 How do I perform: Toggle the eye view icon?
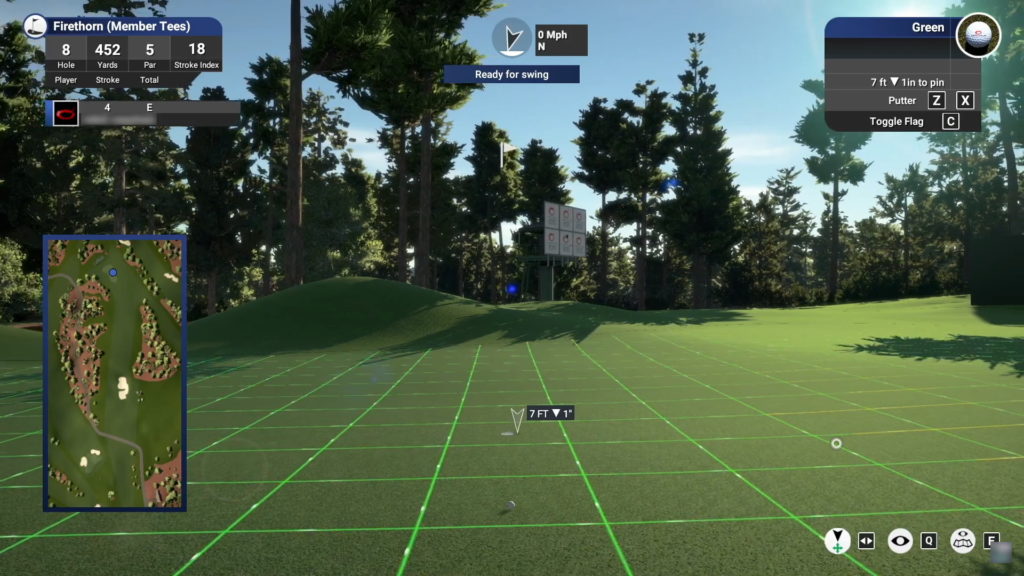(900, 541)
